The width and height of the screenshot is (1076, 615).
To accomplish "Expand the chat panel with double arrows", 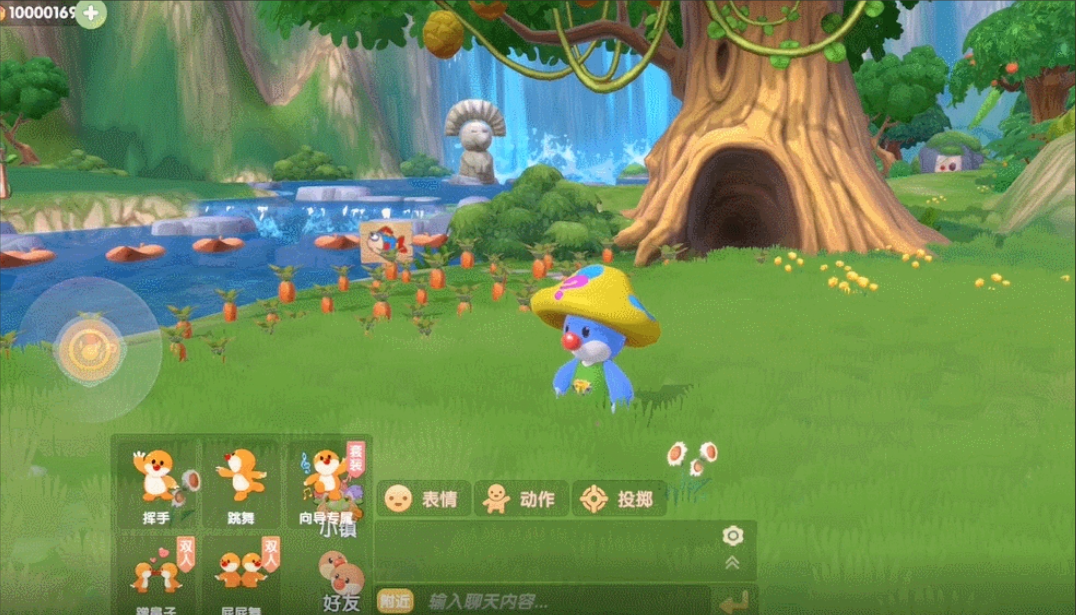I will [732, 563].
